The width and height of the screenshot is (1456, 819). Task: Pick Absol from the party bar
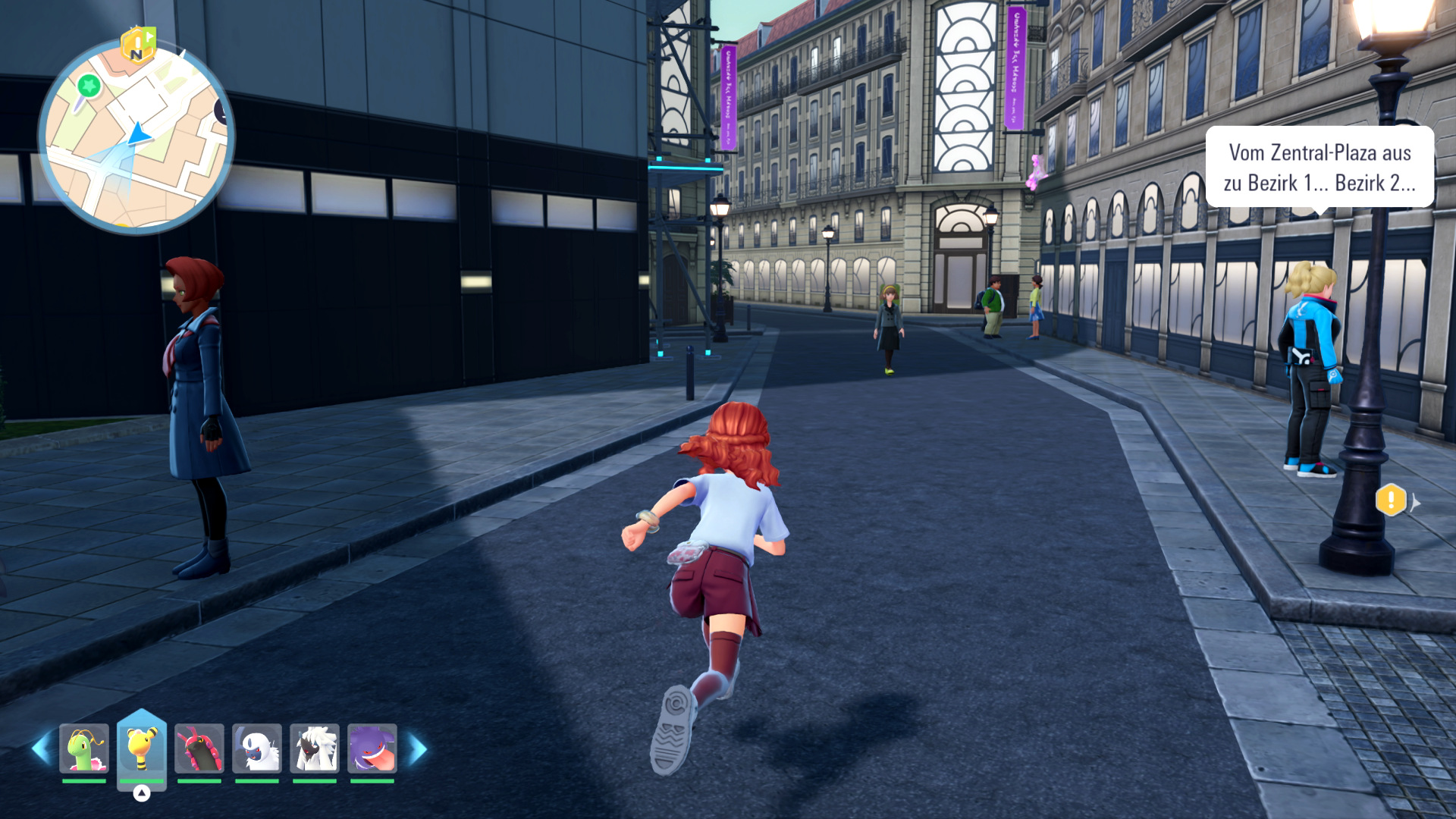pos(257,748)
